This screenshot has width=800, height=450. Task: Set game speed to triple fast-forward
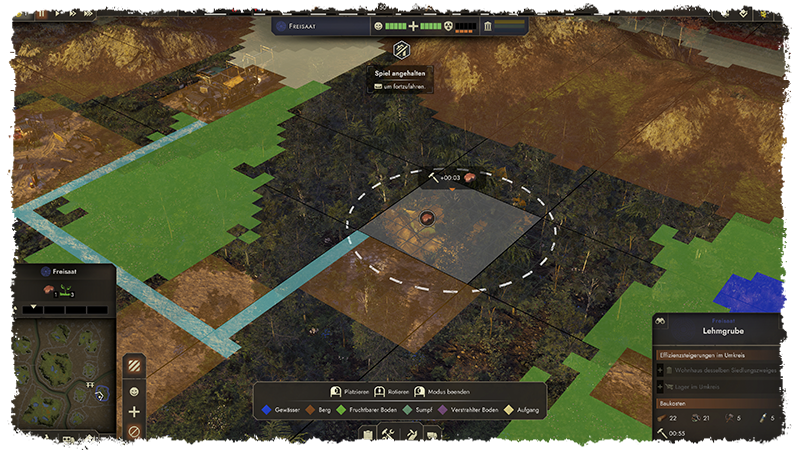(87, 14)
